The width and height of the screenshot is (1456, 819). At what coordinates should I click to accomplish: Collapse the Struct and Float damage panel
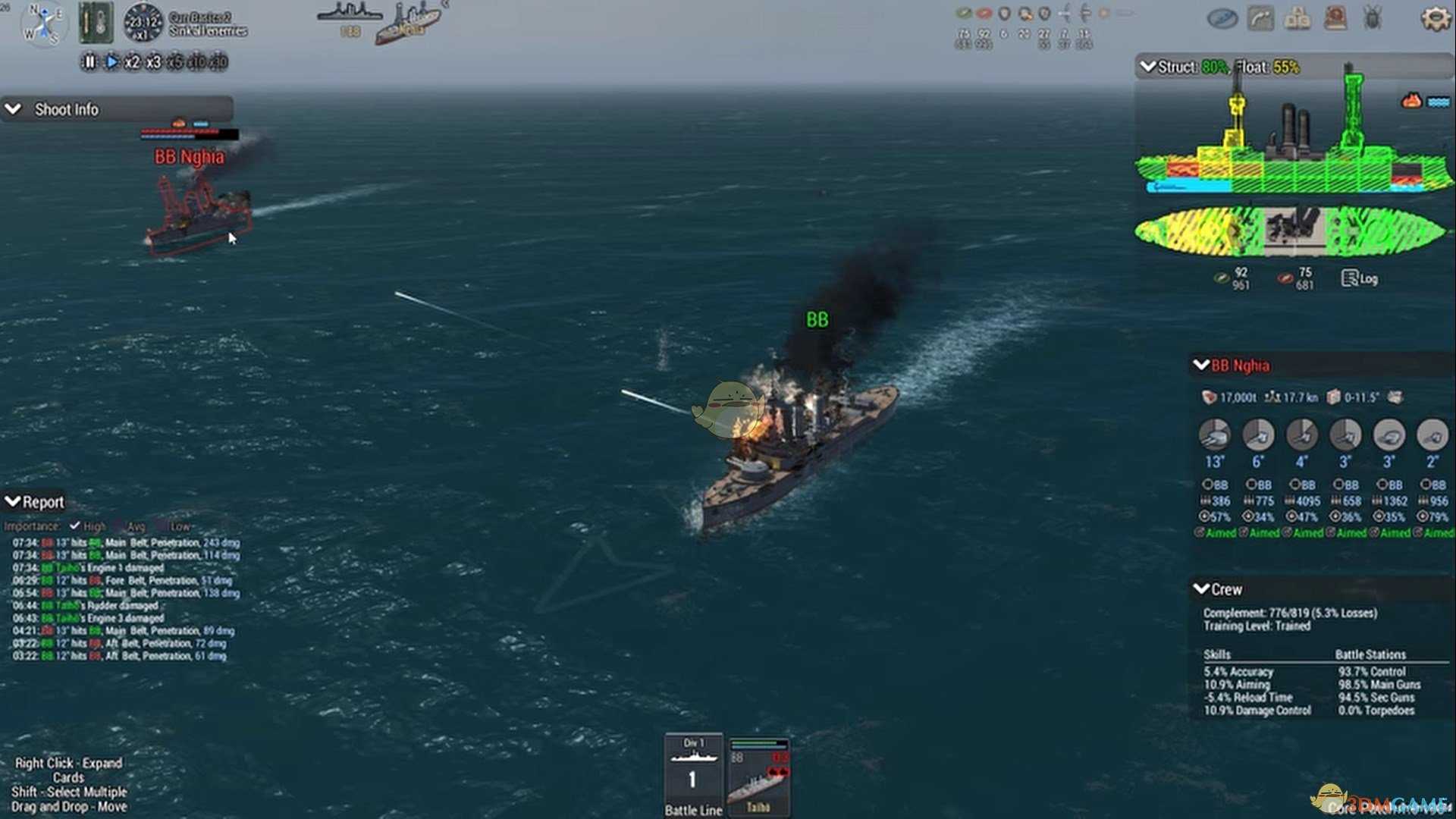point(1147,67)
